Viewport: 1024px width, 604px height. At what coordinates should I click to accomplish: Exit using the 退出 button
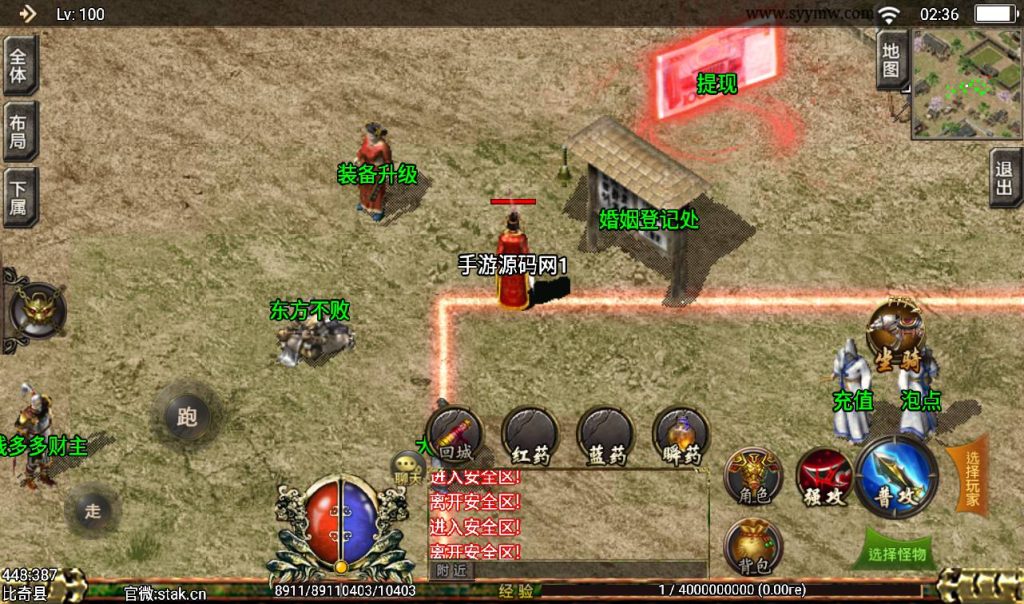pyautogui.click(x=1005, y=179)
